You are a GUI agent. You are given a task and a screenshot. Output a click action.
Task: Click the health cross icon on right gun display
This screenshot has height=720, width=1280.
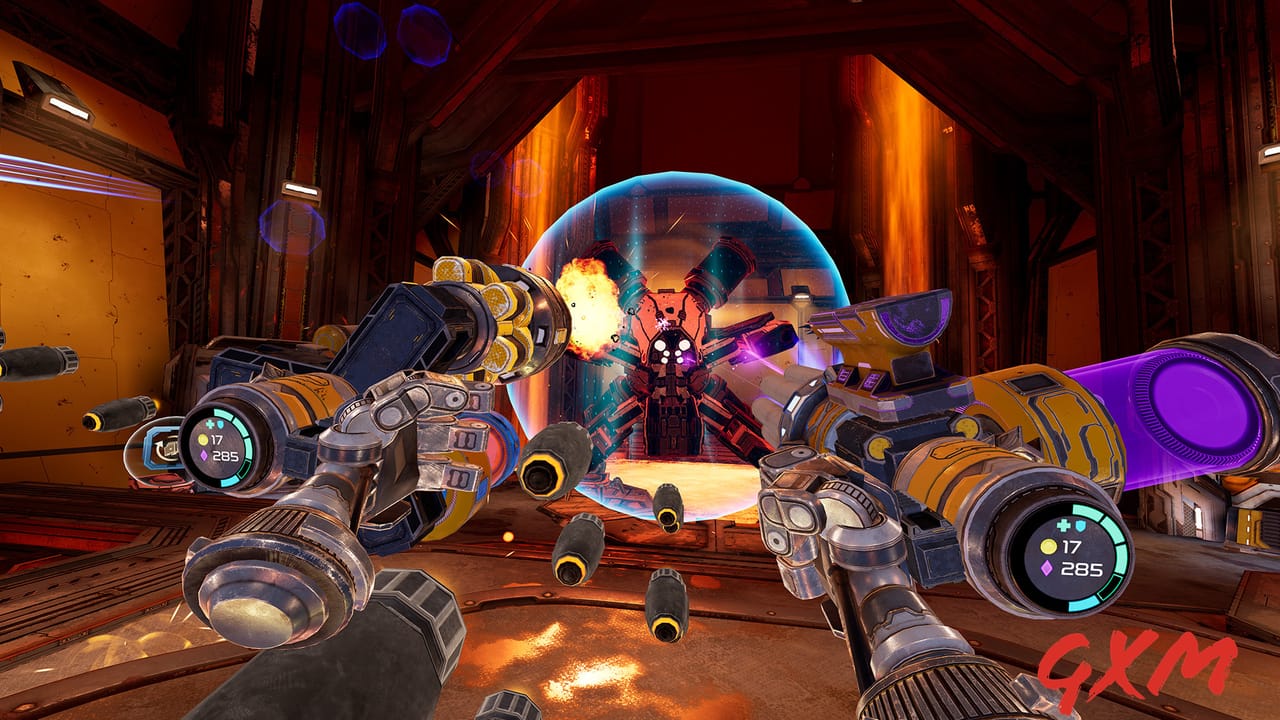coord(1063,525)
